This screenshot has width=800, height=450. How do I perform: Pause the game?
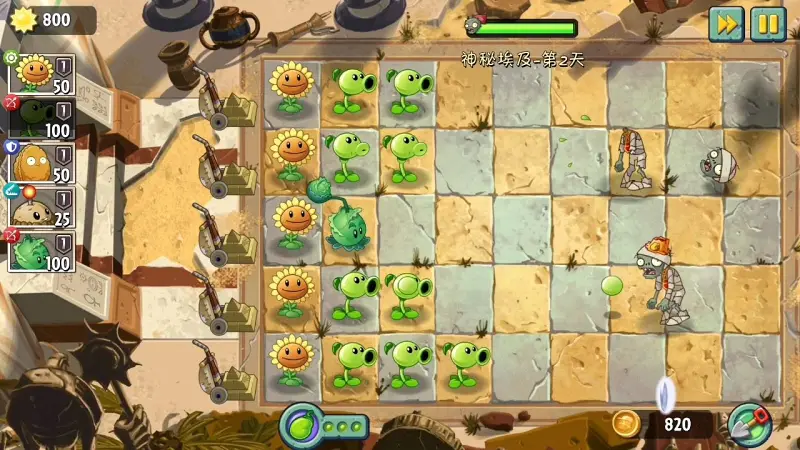tap(768, 23)
